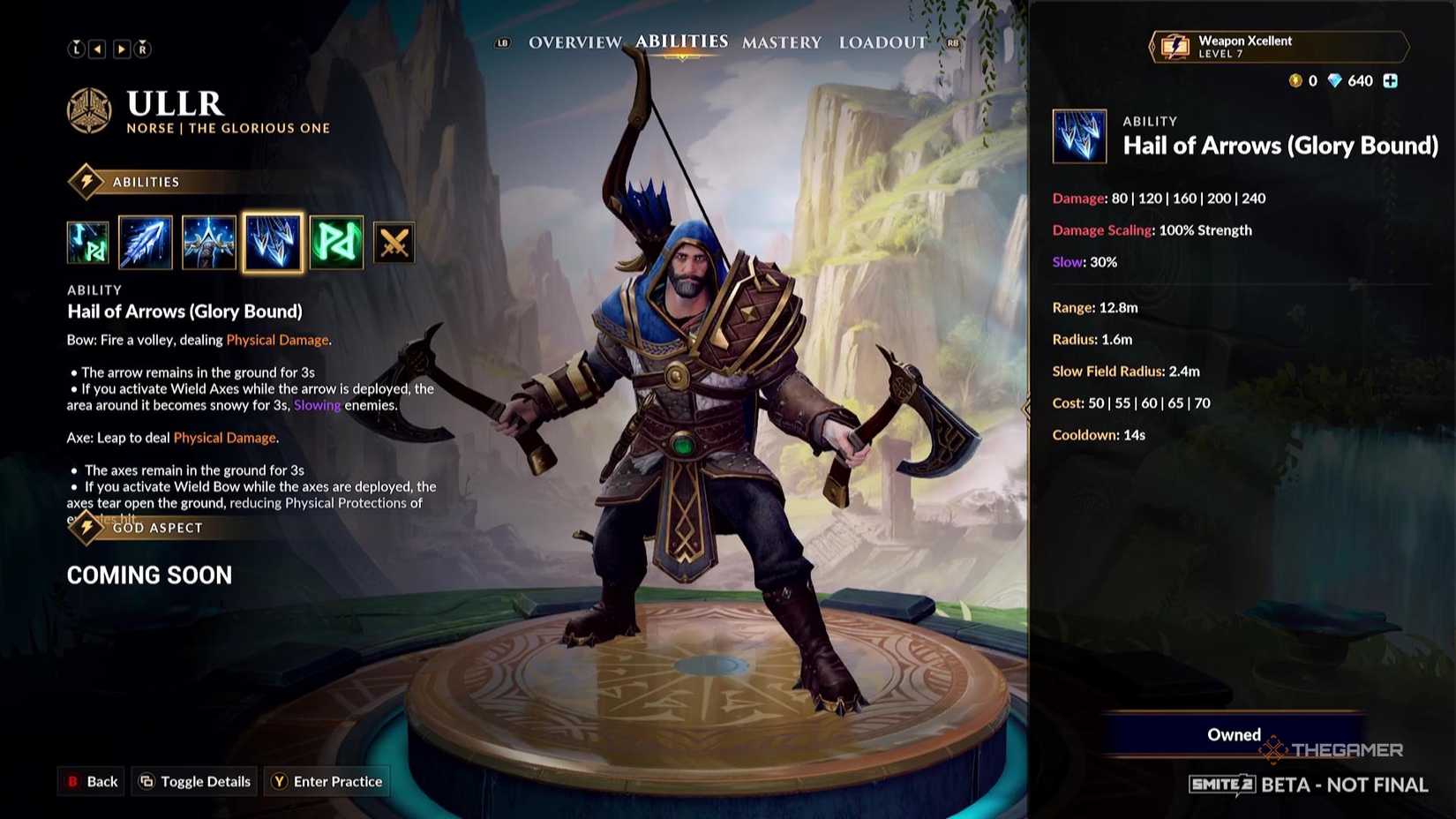
Task: Click Enter Practice
Action: click(326, 781)
